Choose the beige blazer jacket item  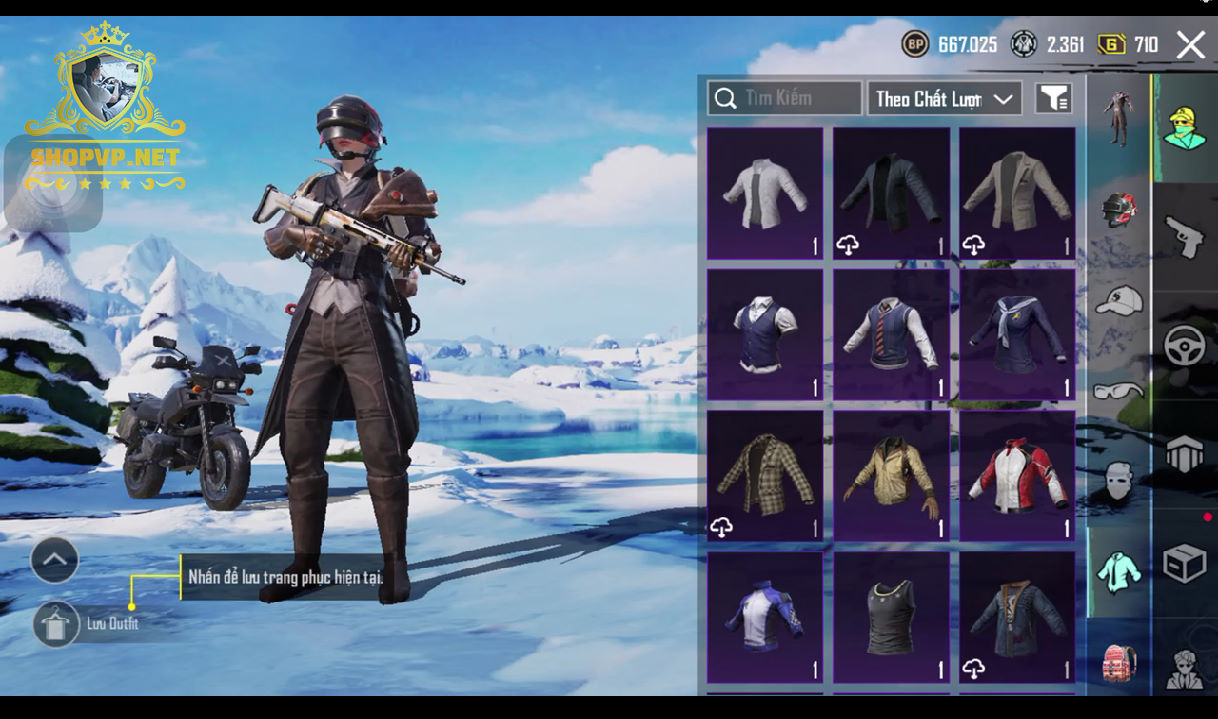click(1017, 193)
